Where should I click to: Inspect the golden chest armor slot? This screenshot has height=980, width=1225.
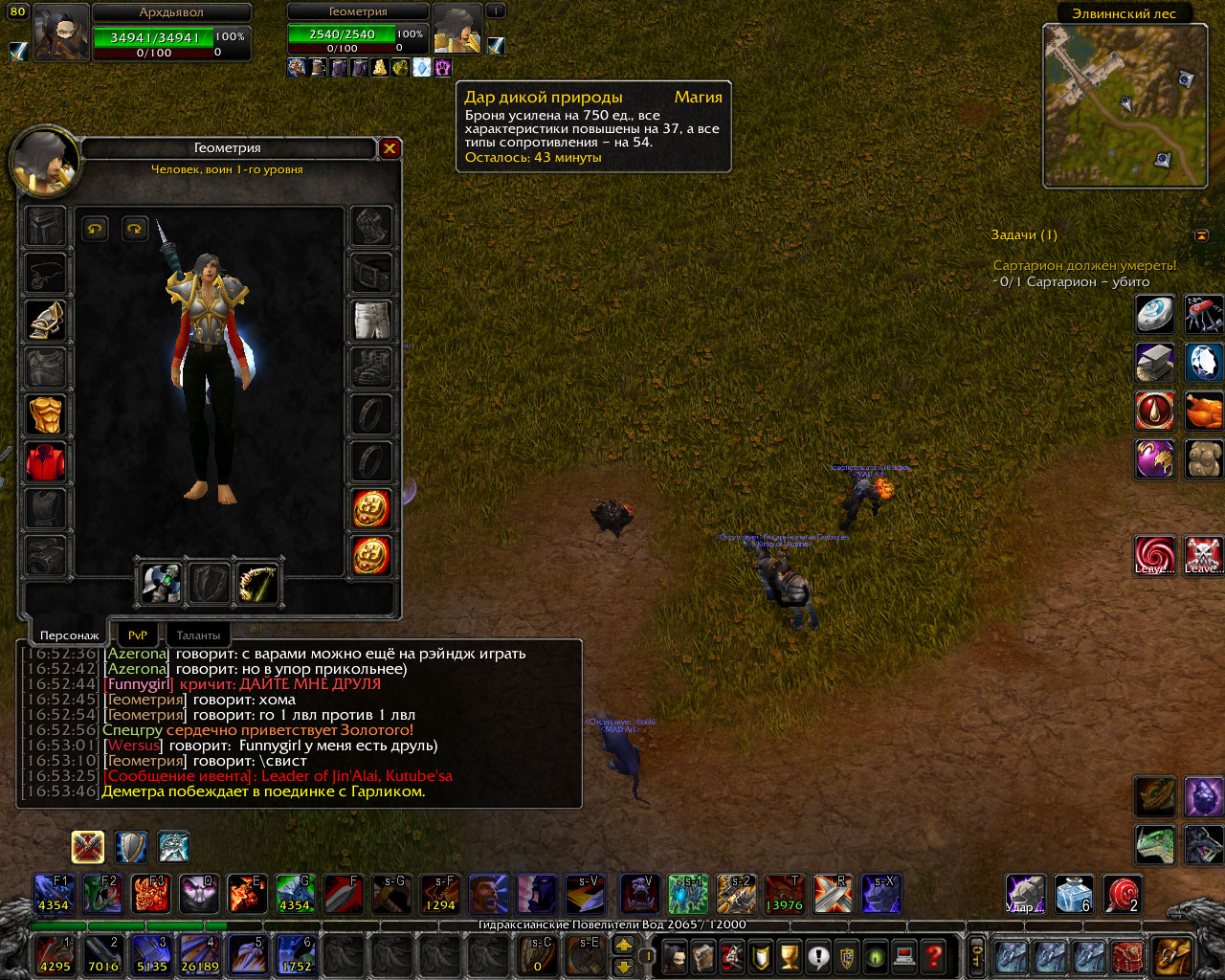tap(45, 415)
